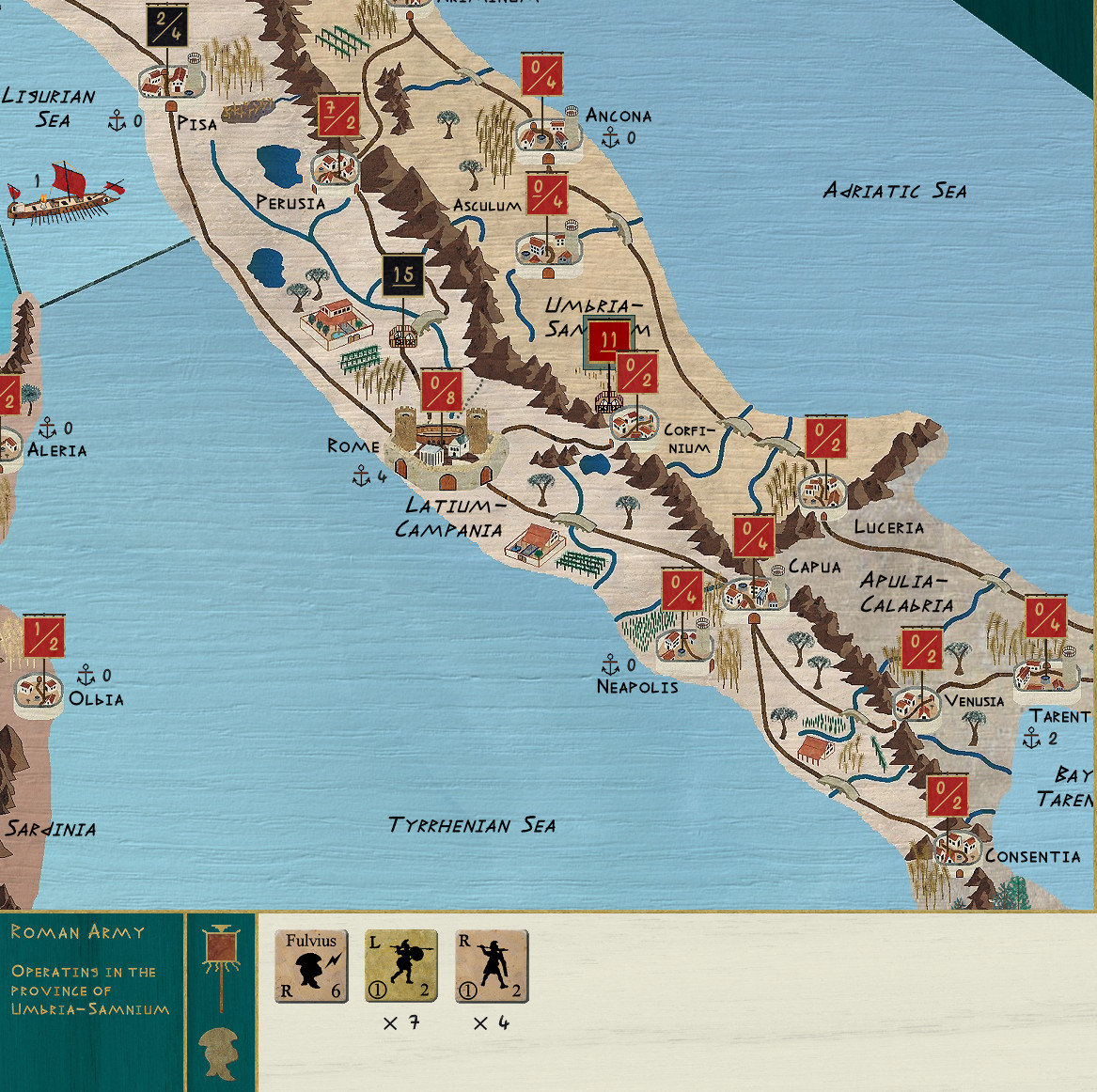Choose the black Pisa flag 2/4
The width and height of the screenshot is (1097, 1092).
[x=167, y=26]
